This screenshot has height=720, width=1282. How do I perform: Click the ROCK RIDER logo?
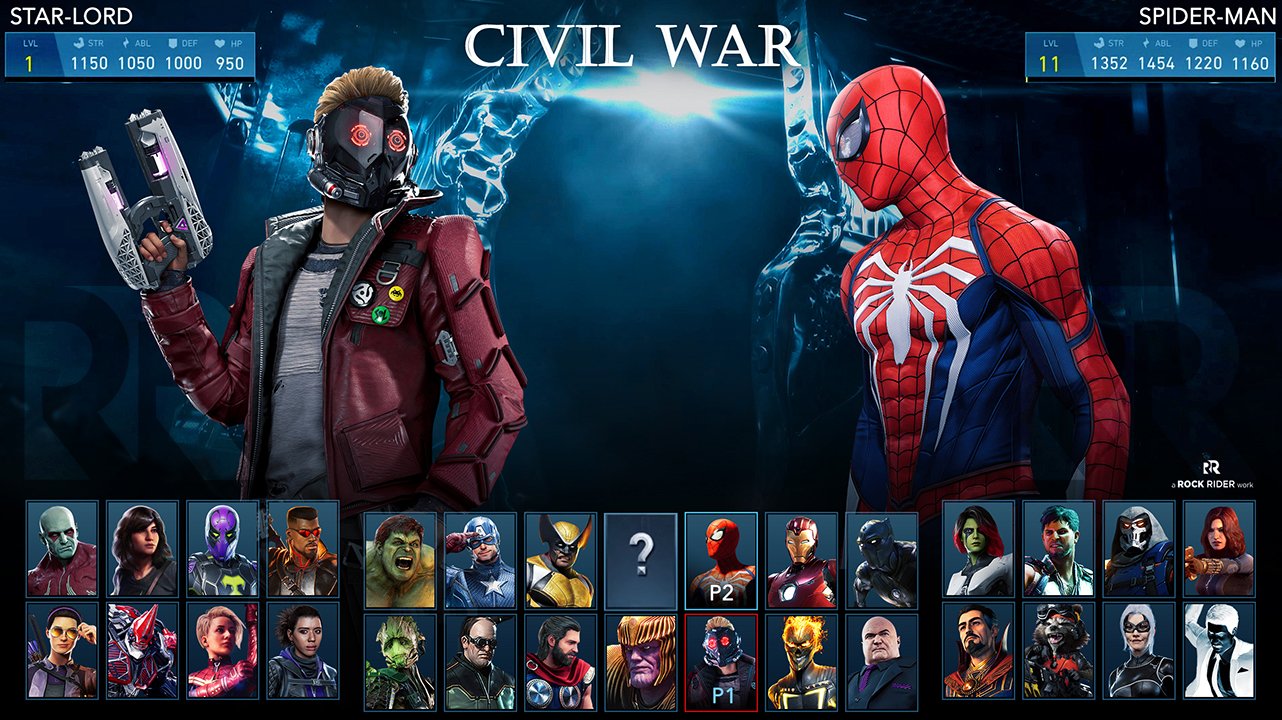click(1213, 475)
